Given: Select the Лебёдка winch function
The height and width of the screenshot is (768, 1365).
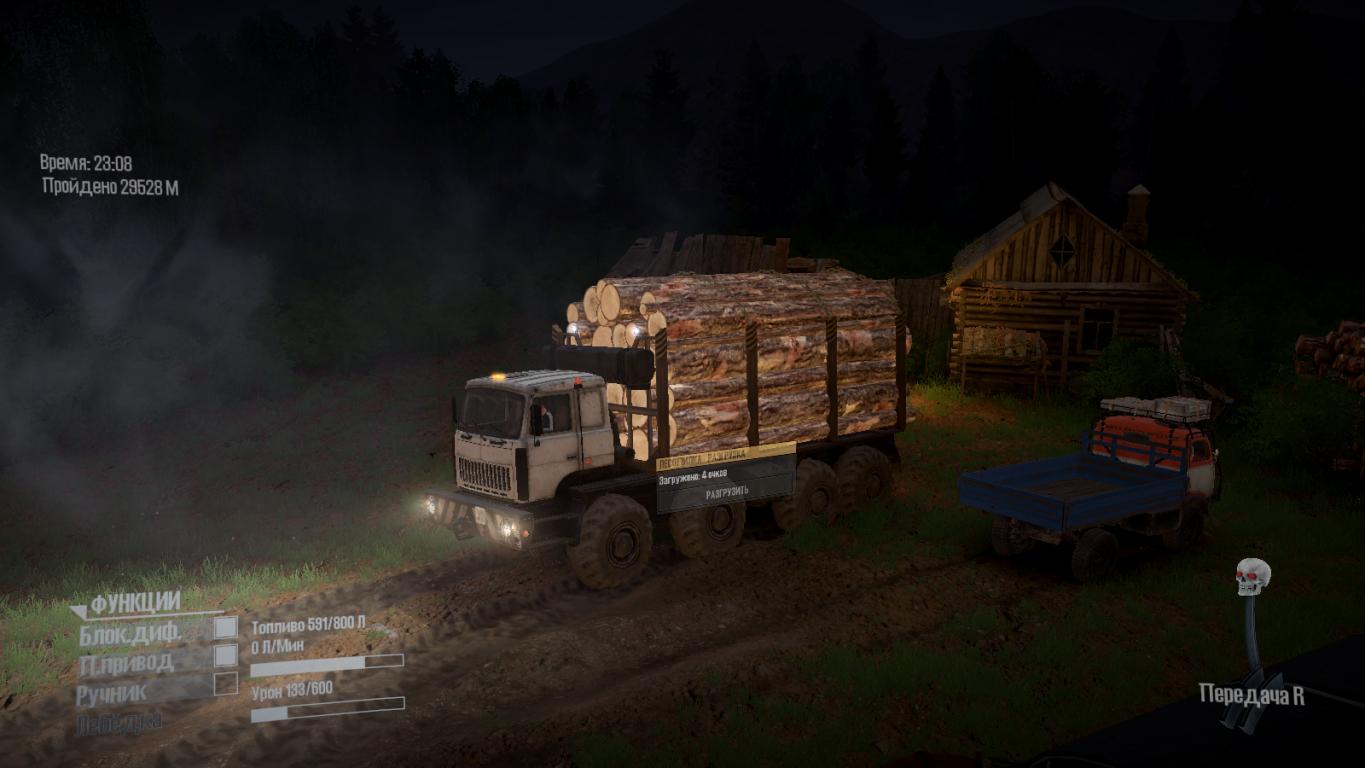Looking at the screenshot, I should point(118,722).
